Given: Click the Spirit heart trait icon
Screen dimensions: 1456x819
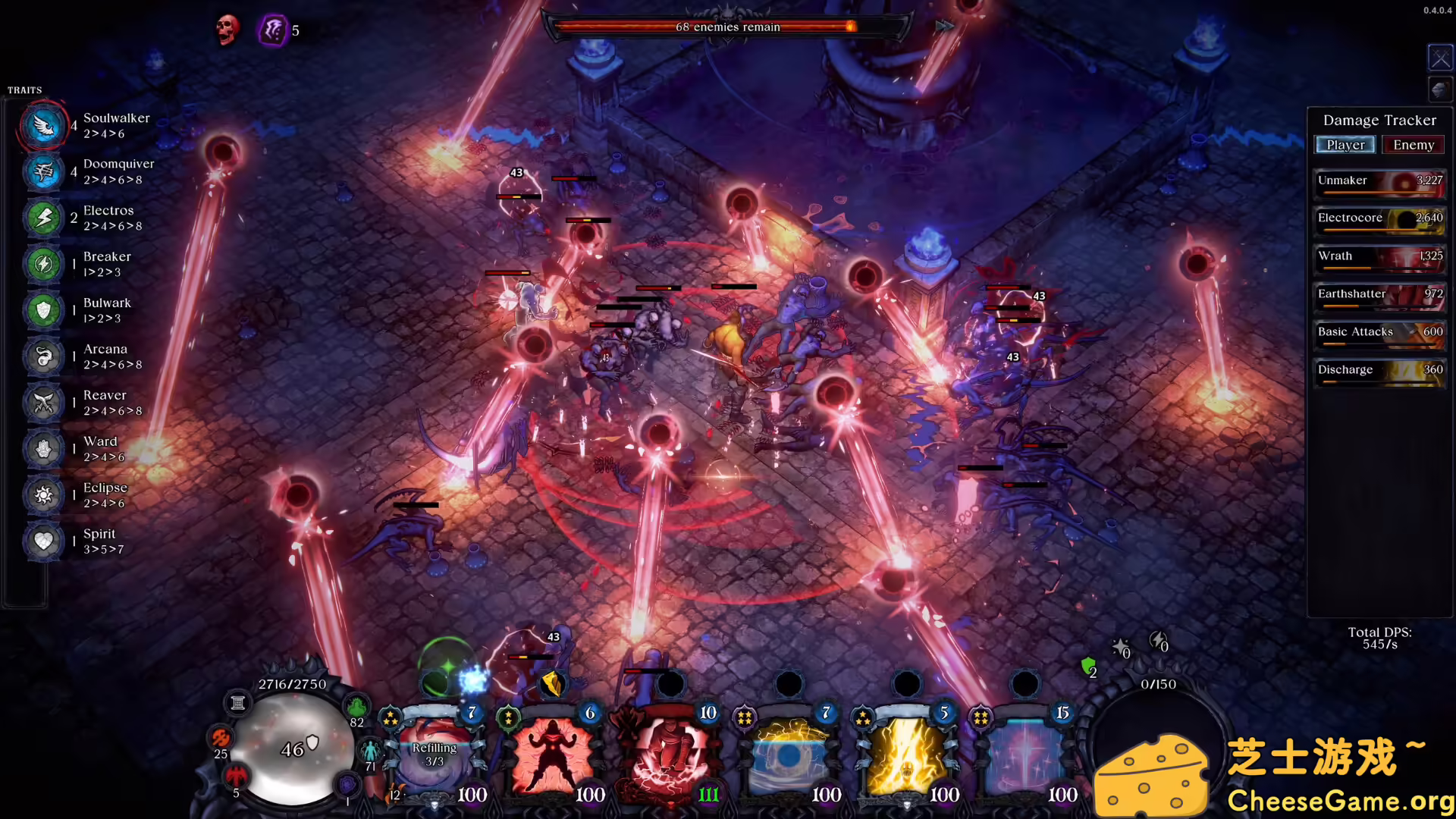Looking at the screenshot, I should pyautogui.click(x=42, y=541).
